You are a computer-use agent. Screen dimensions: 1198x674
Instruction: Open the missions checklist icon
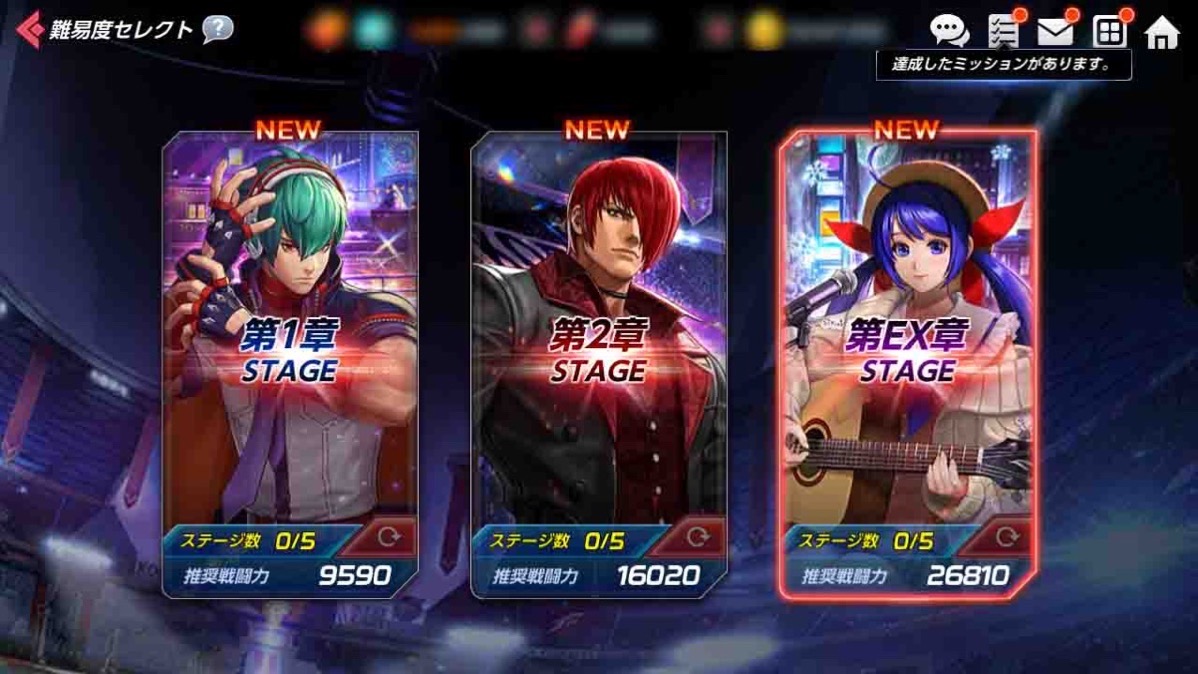point(1003,31)
